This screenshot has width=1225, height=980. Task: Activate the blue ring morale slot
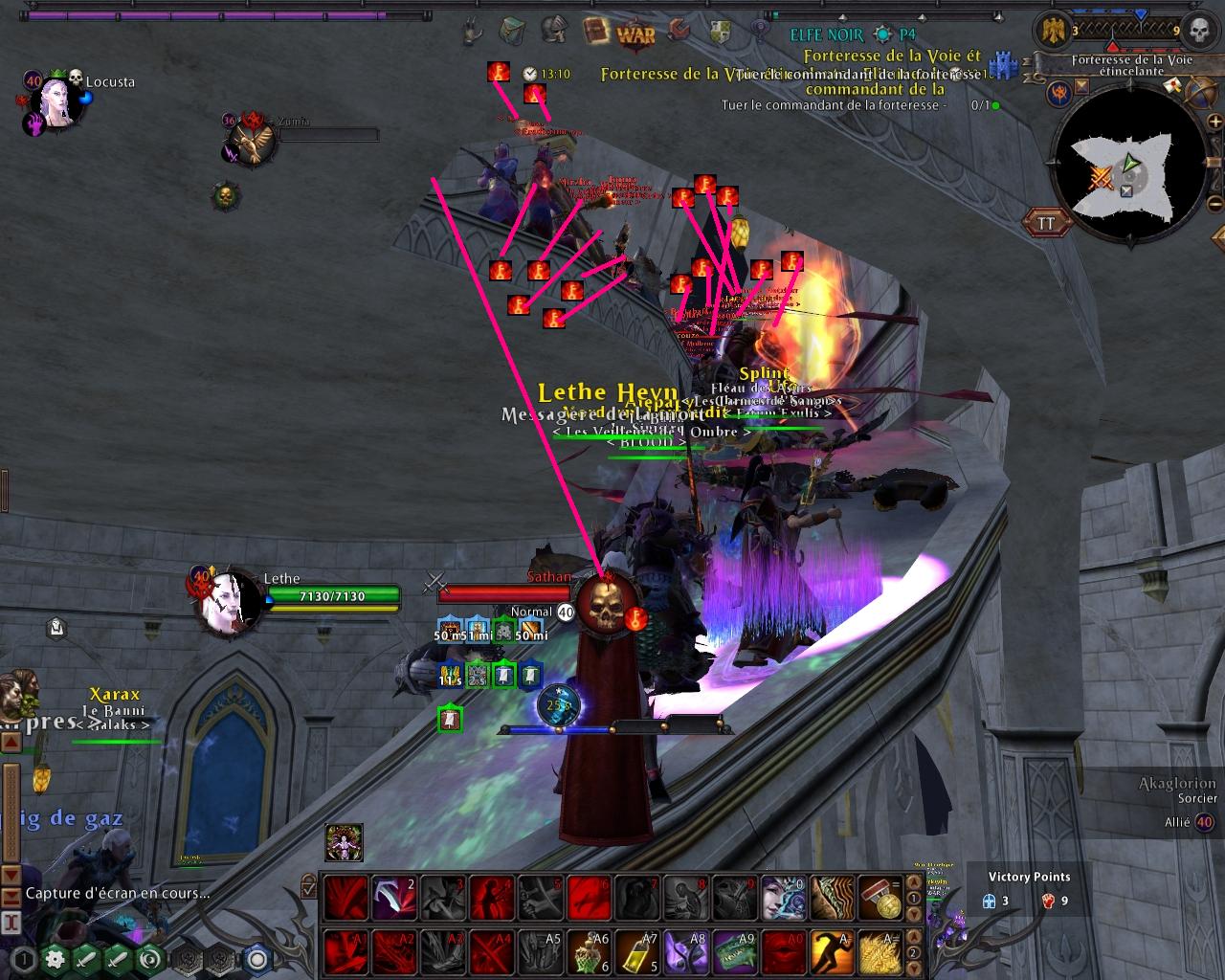(256, 959)
